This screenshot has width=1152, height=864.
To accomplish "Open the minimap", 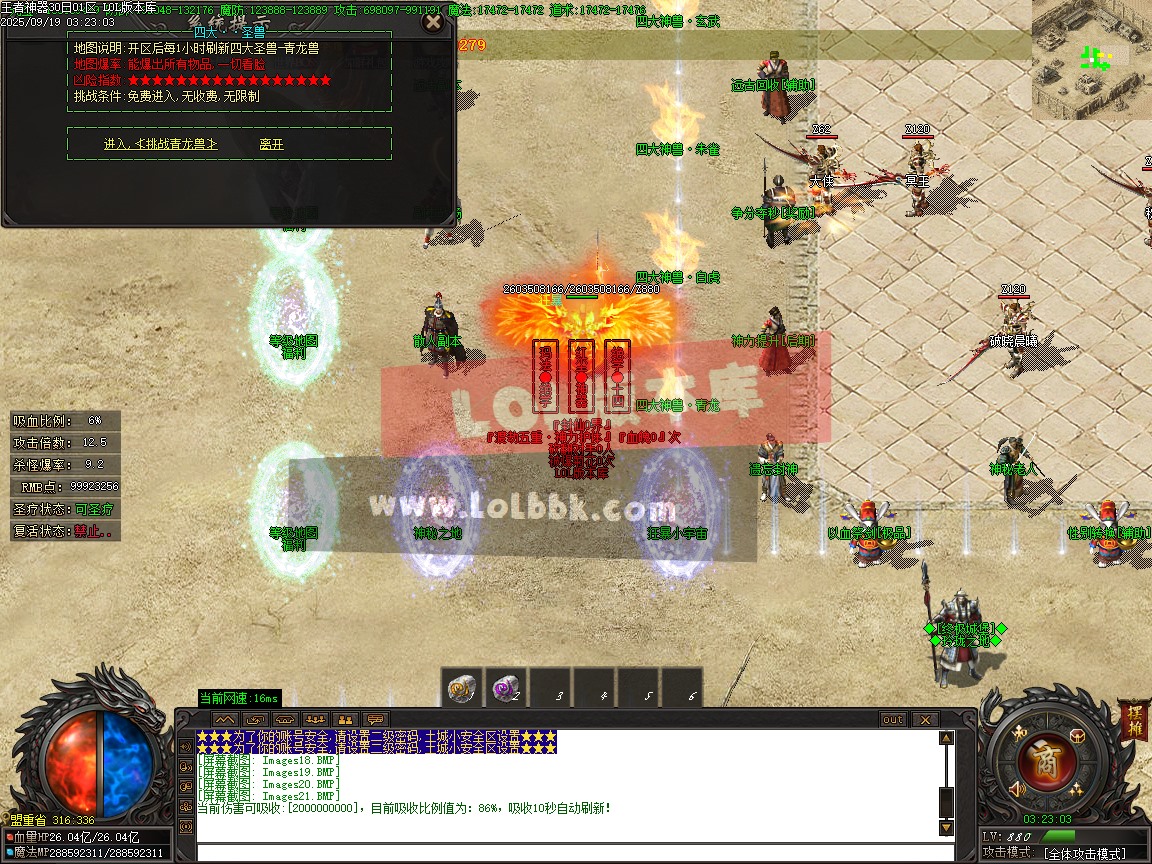I will point(1091,59).
